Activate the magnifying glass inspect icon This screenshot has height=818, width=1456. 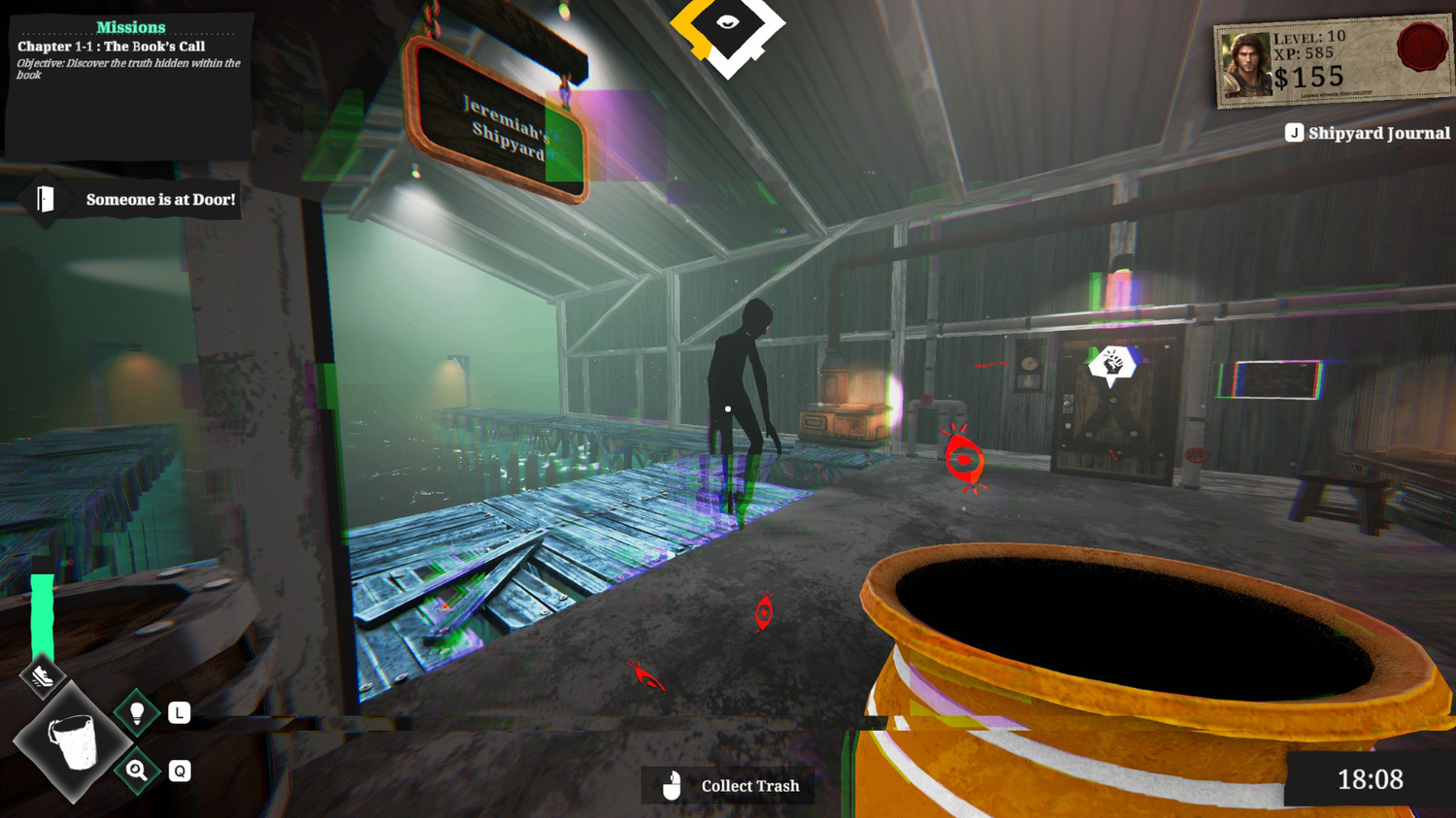(x=137, y=770)
